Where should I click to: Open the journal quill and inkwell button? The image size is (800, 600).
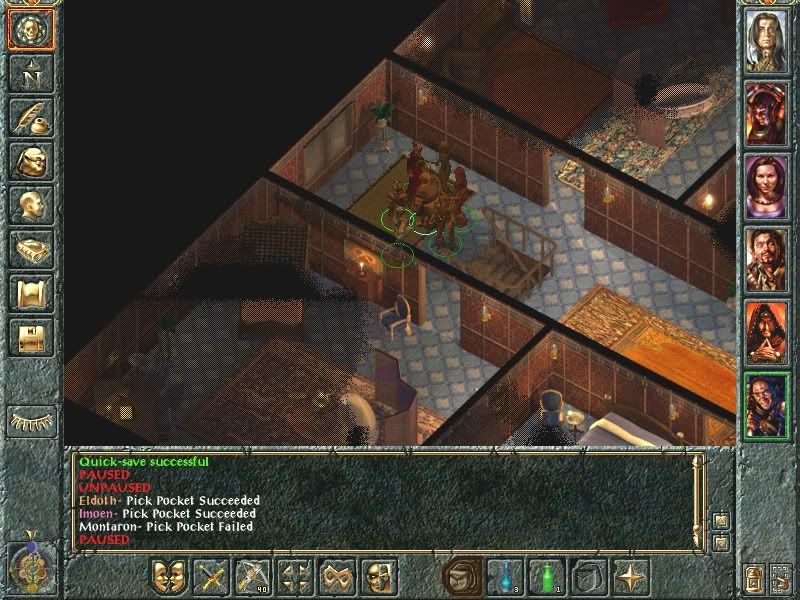(x=31, y=117)
